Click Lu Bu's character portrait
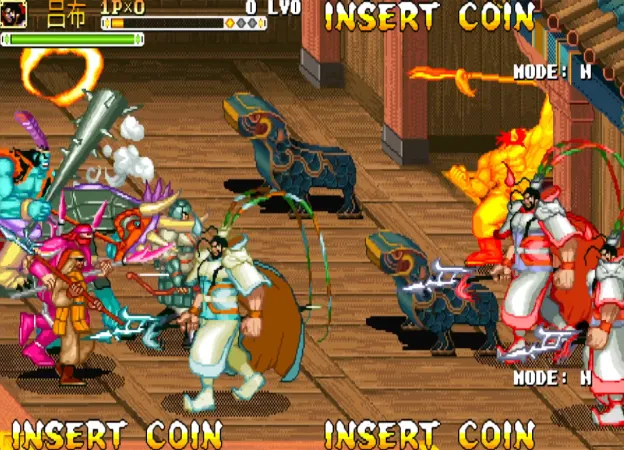 [x=15, y=14]
